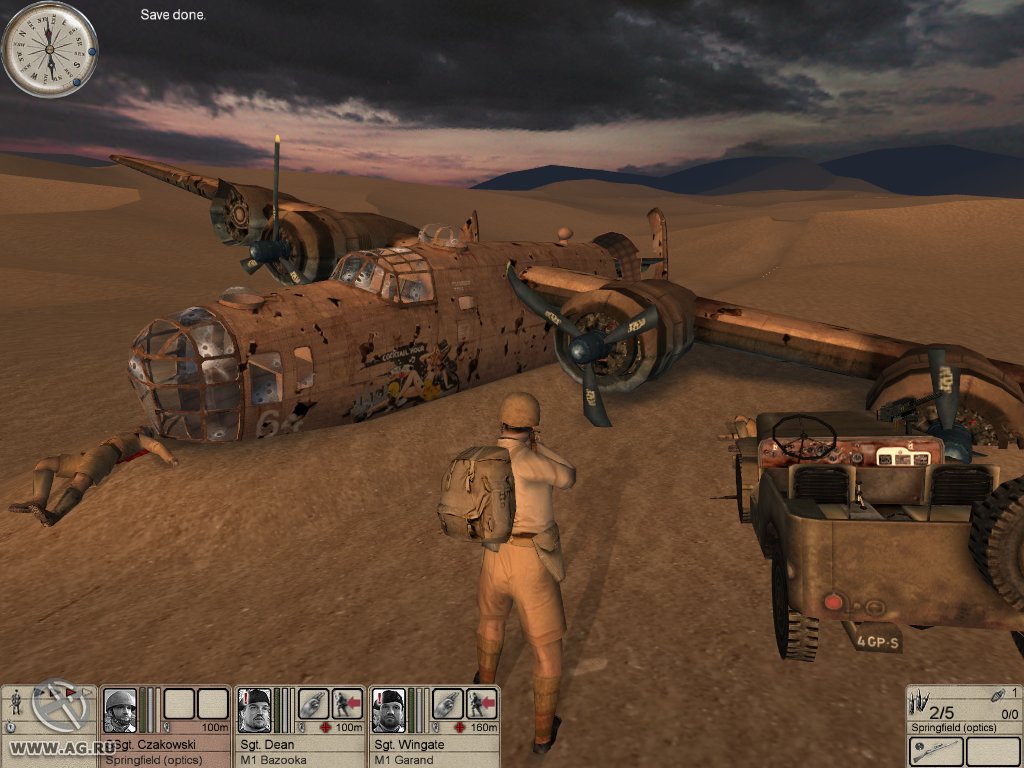Click Sgt. Dean's hand signal icon
Screen dimensions: 1024x768
314,703
